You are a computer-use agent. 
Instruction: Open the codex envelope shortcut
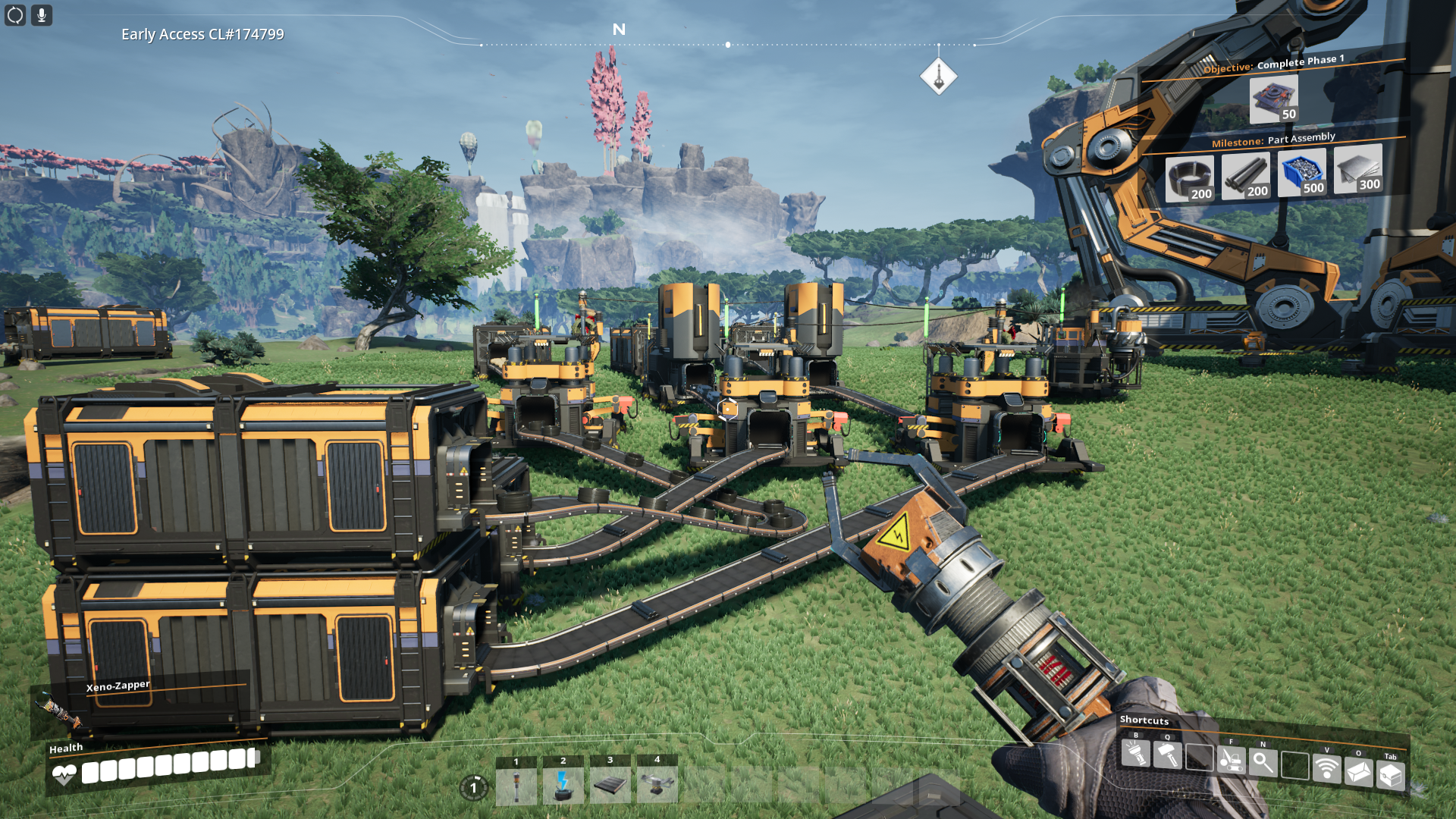click(1358, 772)
